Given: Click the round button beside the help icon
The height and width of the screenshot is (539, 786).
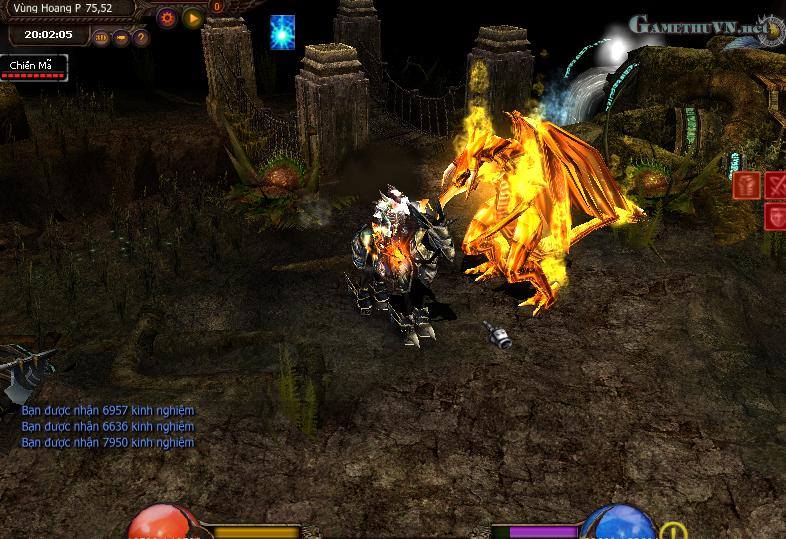Looking at the screenshot, I should click(121, 38).
